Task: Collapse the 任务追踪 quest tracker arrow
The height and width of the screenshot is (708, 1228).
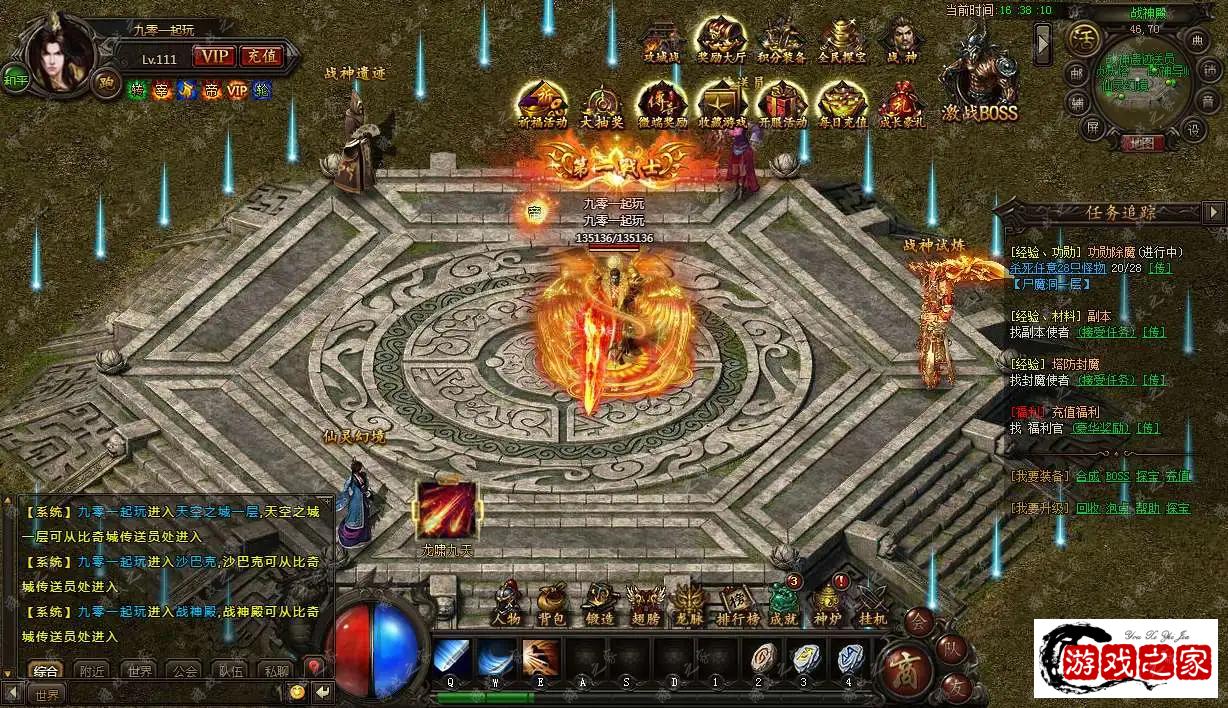Action: (x=1214, y=212)
